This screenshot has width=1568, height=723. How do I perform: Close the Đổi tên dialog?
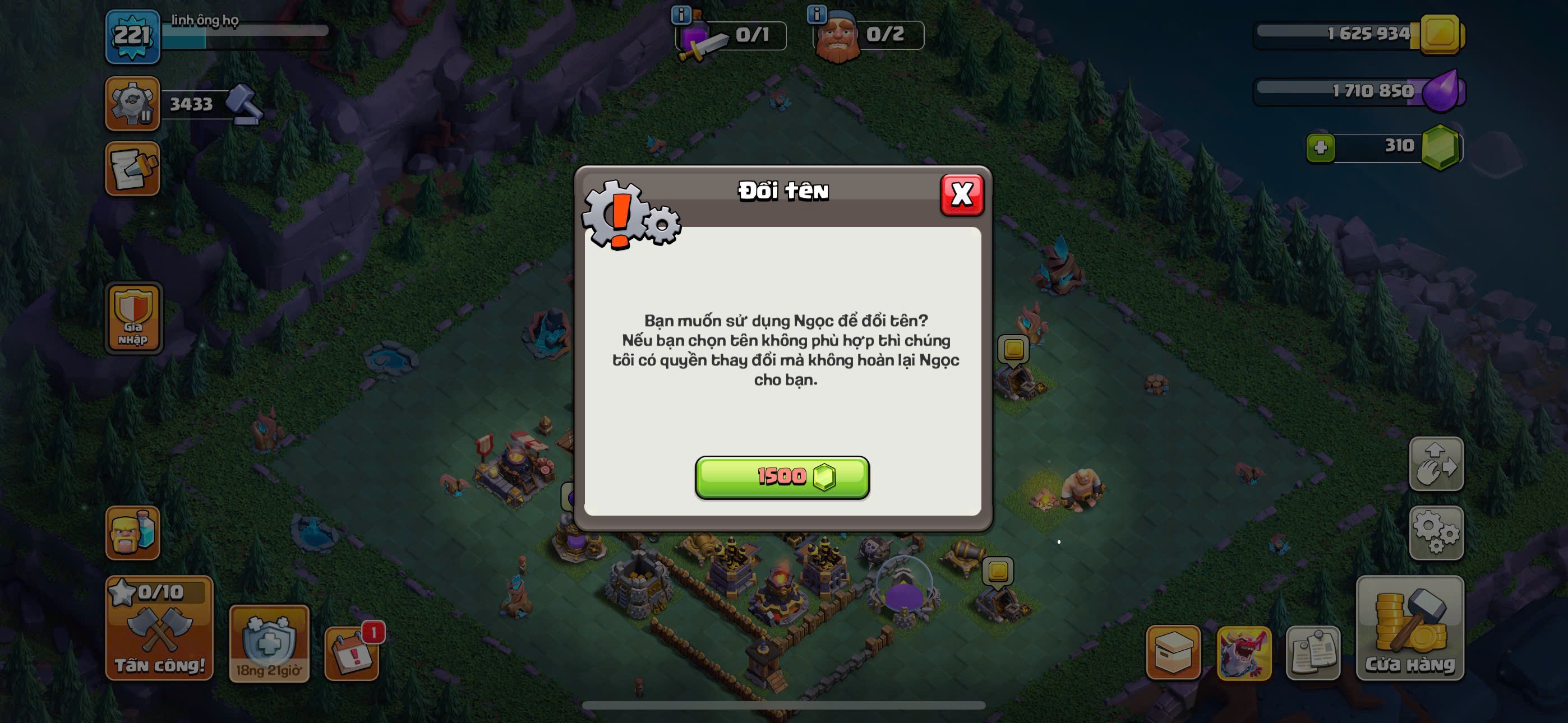pyautogui.click(x=961, y=194)
